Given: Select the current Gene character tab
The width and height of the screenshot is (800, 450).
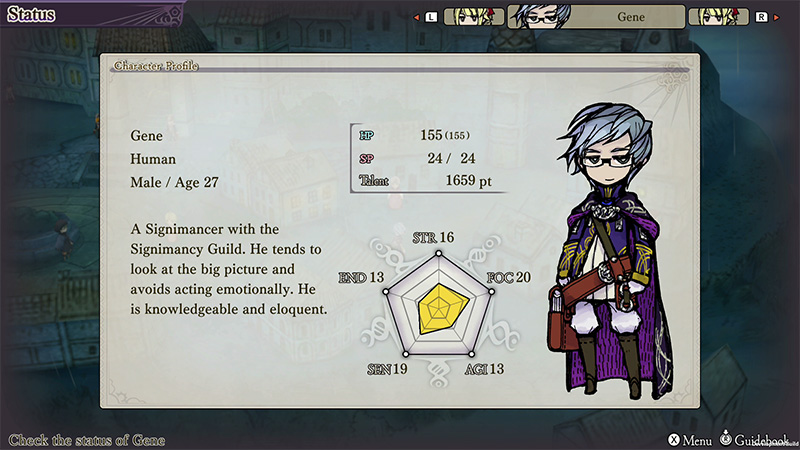Looking at the screenshot, I should pos(596,17).
